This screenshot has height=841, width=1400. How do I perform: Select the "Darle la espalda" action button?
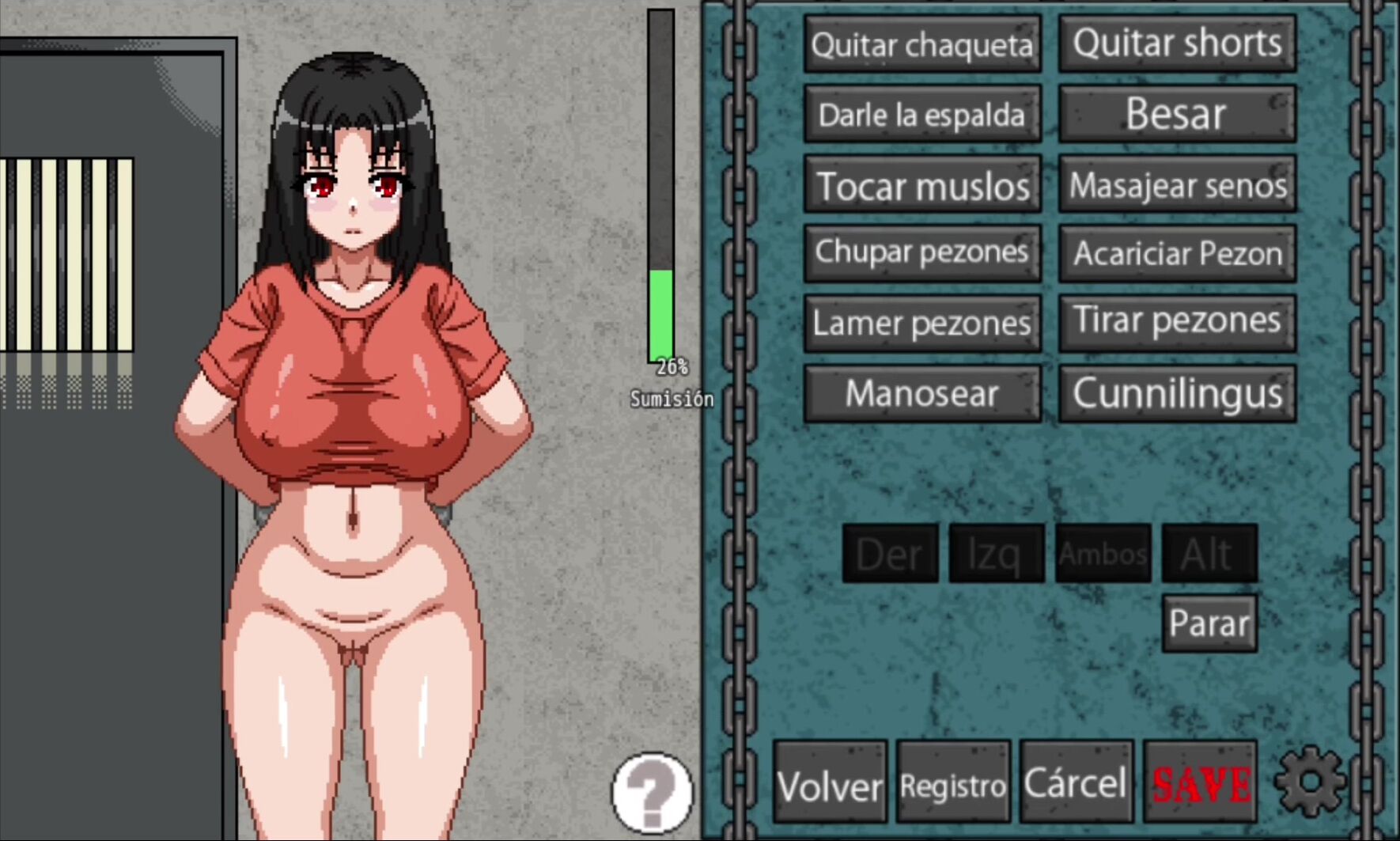[x=922, y=115]
